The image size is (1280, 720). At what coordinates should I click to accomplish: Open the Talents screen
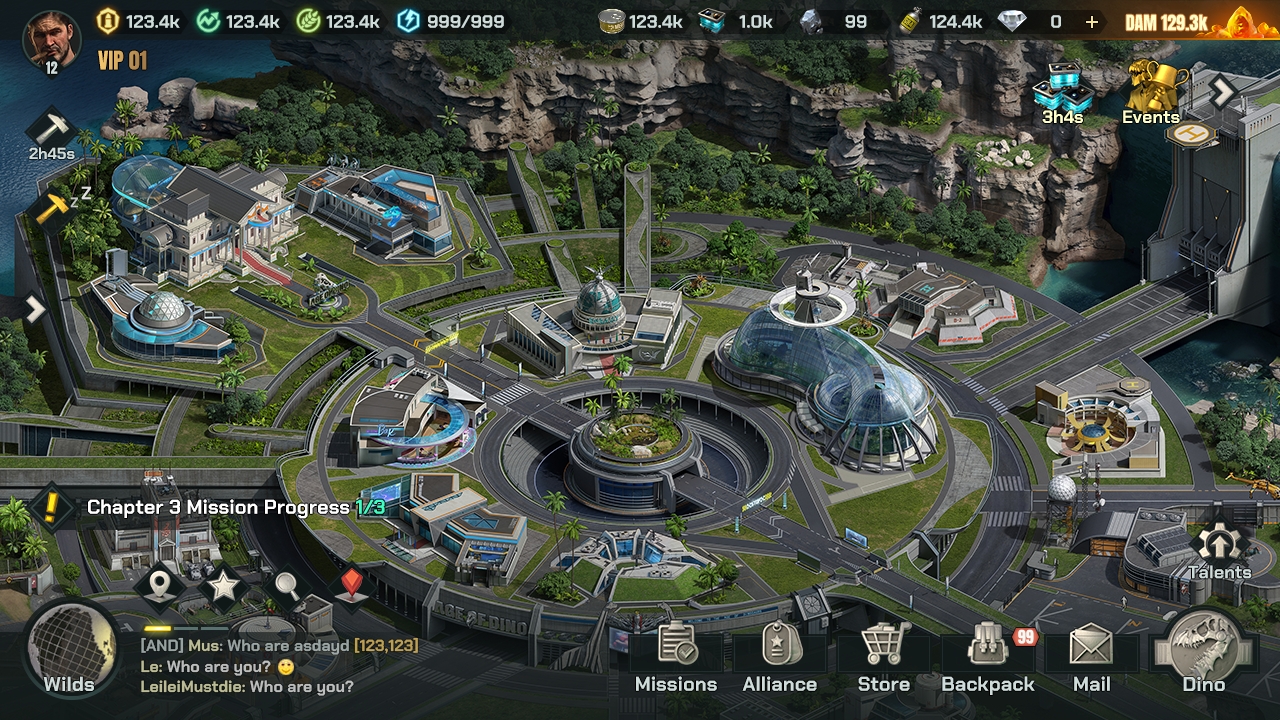click(x=1219, y=551)
